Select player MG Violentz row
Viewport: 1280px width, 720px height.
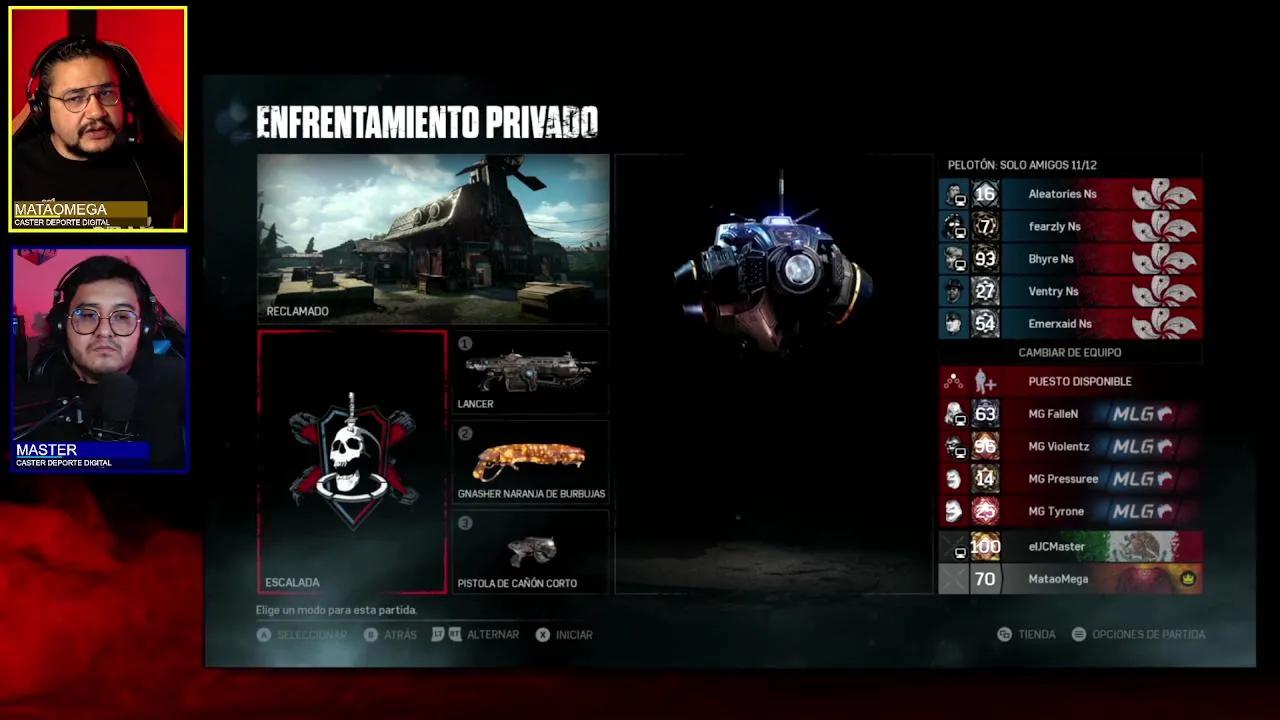(1069, 446)
